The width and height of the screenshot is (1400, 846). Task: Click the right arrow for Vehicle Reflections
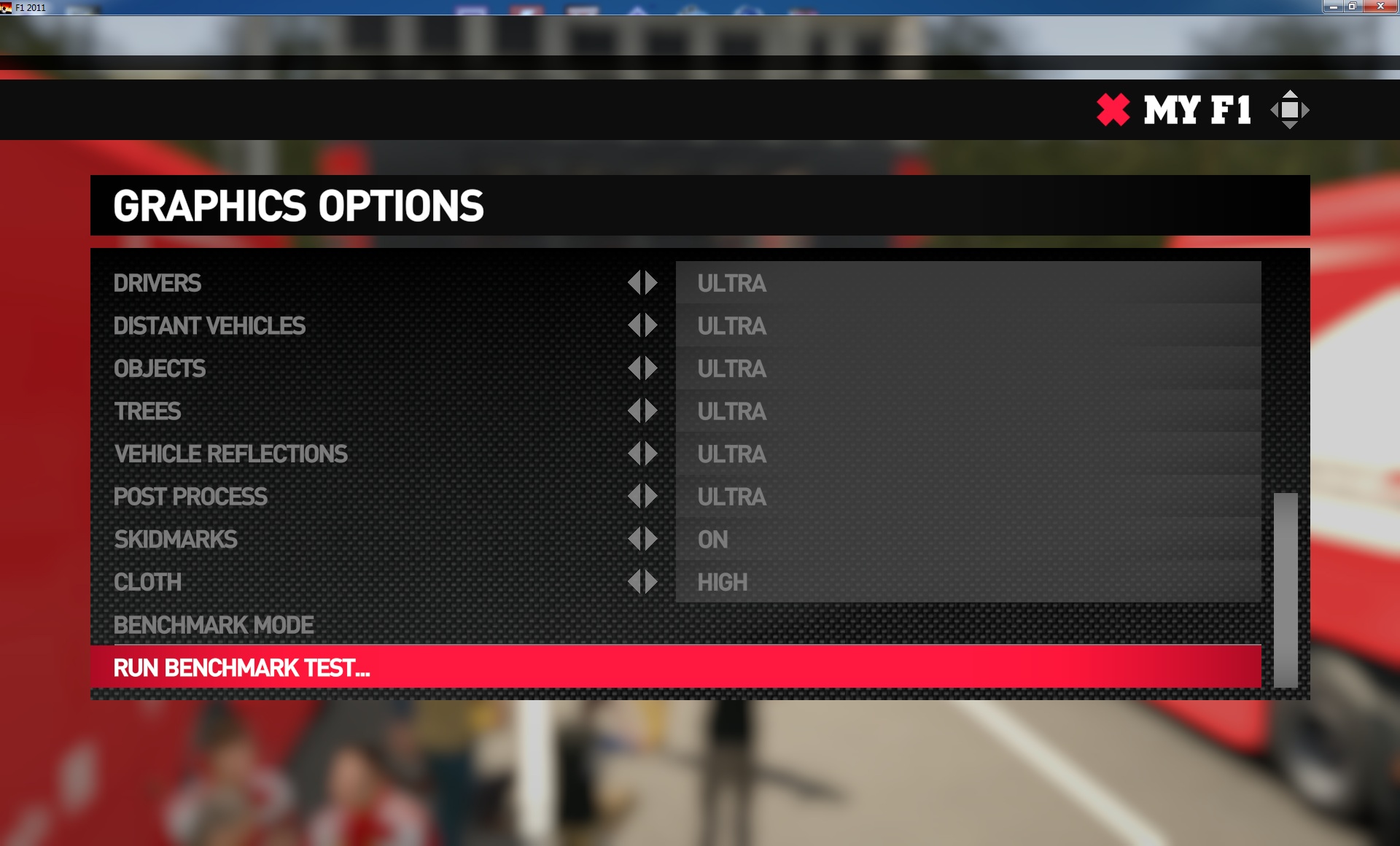pyautogui.click(x=651, y=454)
